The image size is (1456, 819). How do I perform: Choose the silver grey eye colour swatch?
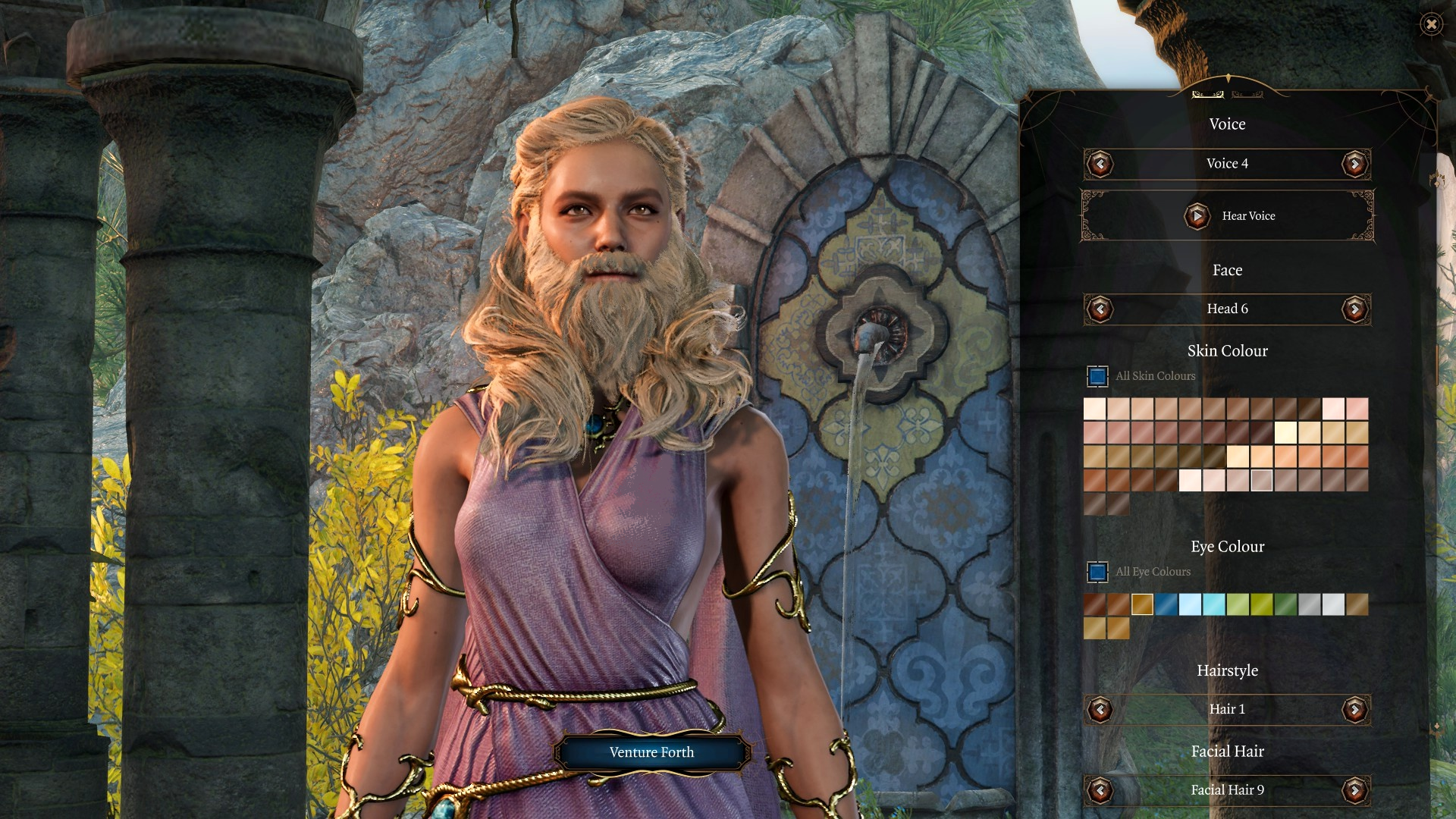click(1310, 604)
